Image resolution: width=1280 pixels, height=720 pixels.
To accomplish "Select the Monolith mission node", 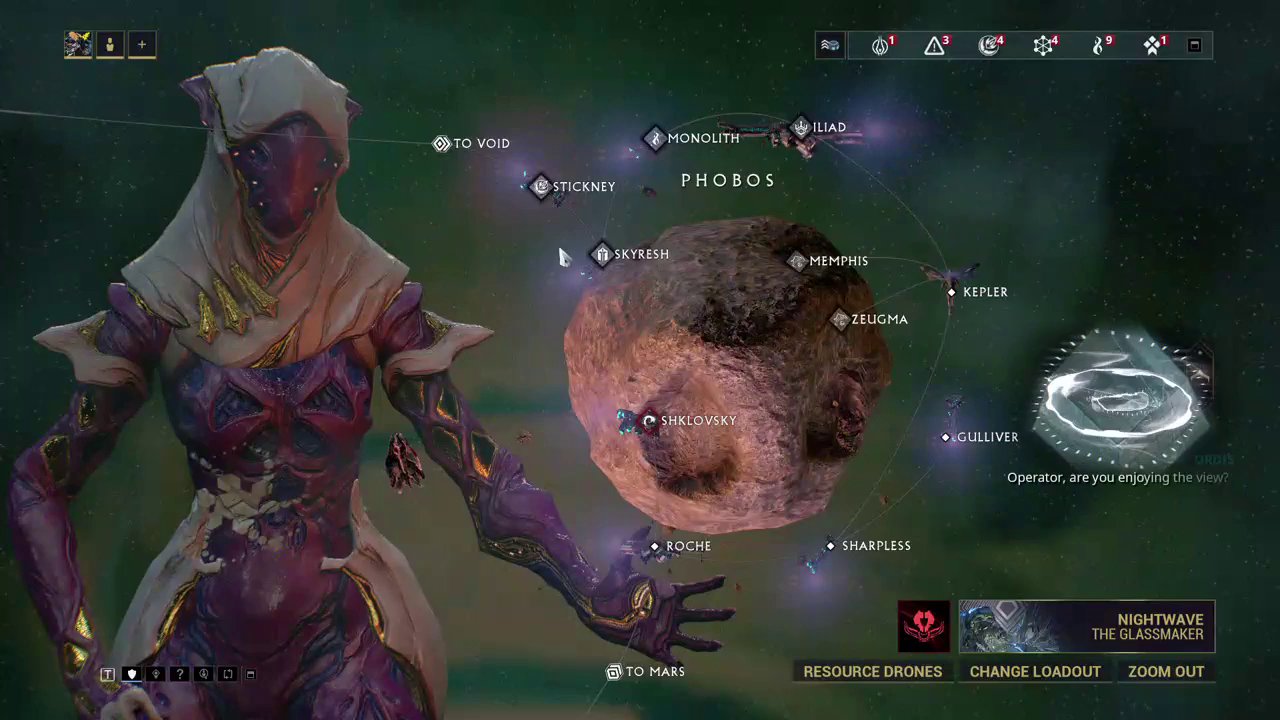I will pyautogui.click(x=655, y=138).
